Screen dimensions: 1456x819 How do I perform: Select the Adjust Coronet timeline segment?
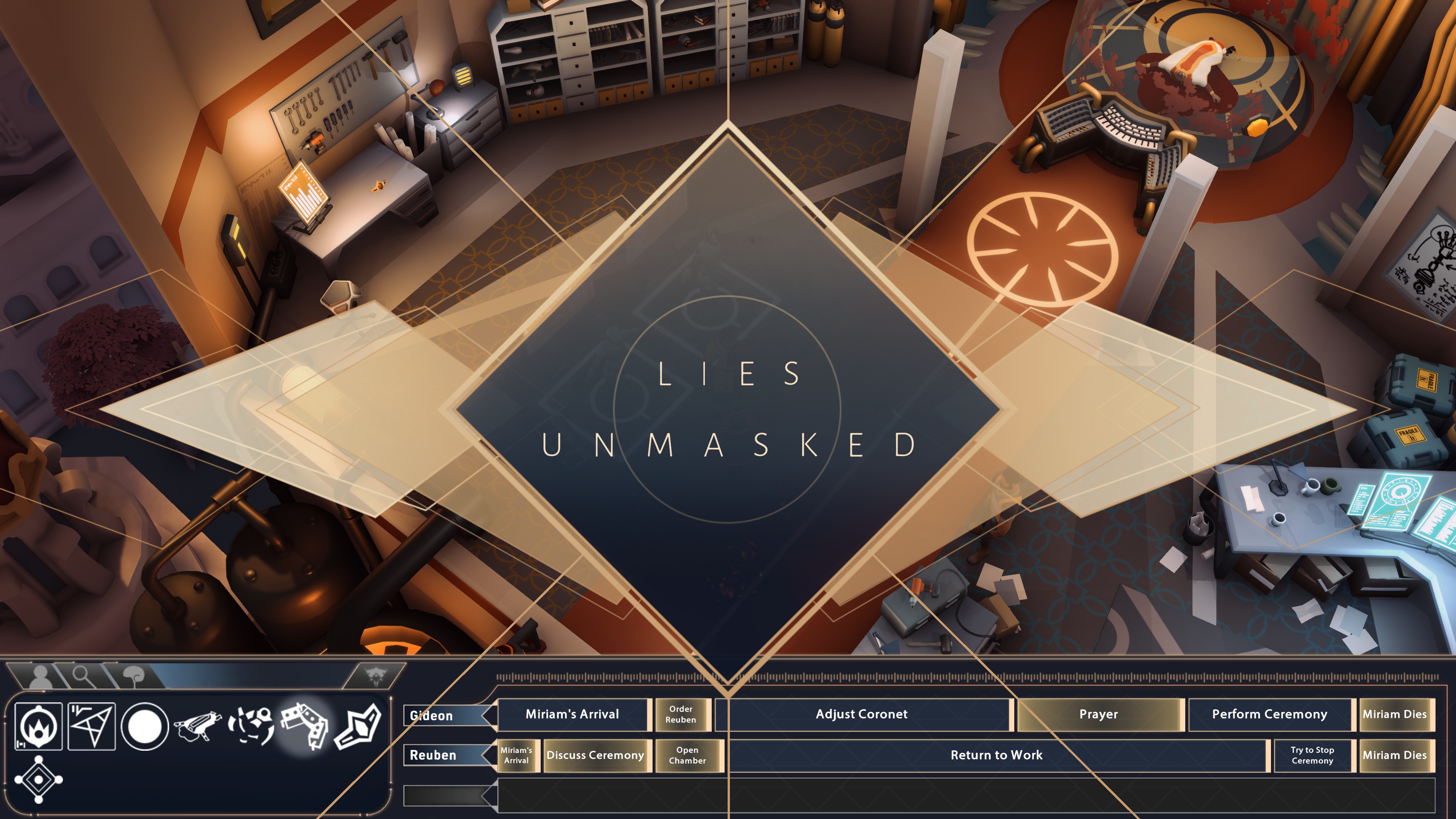coord(861,714)
